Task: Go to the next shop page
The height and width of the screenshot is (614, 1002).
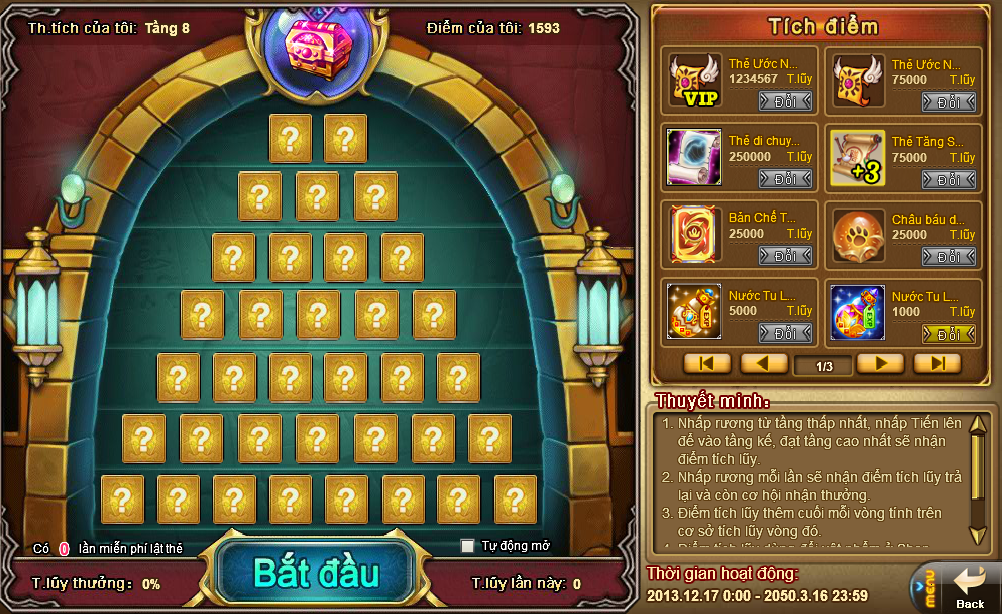Action: tap(880, 364)
